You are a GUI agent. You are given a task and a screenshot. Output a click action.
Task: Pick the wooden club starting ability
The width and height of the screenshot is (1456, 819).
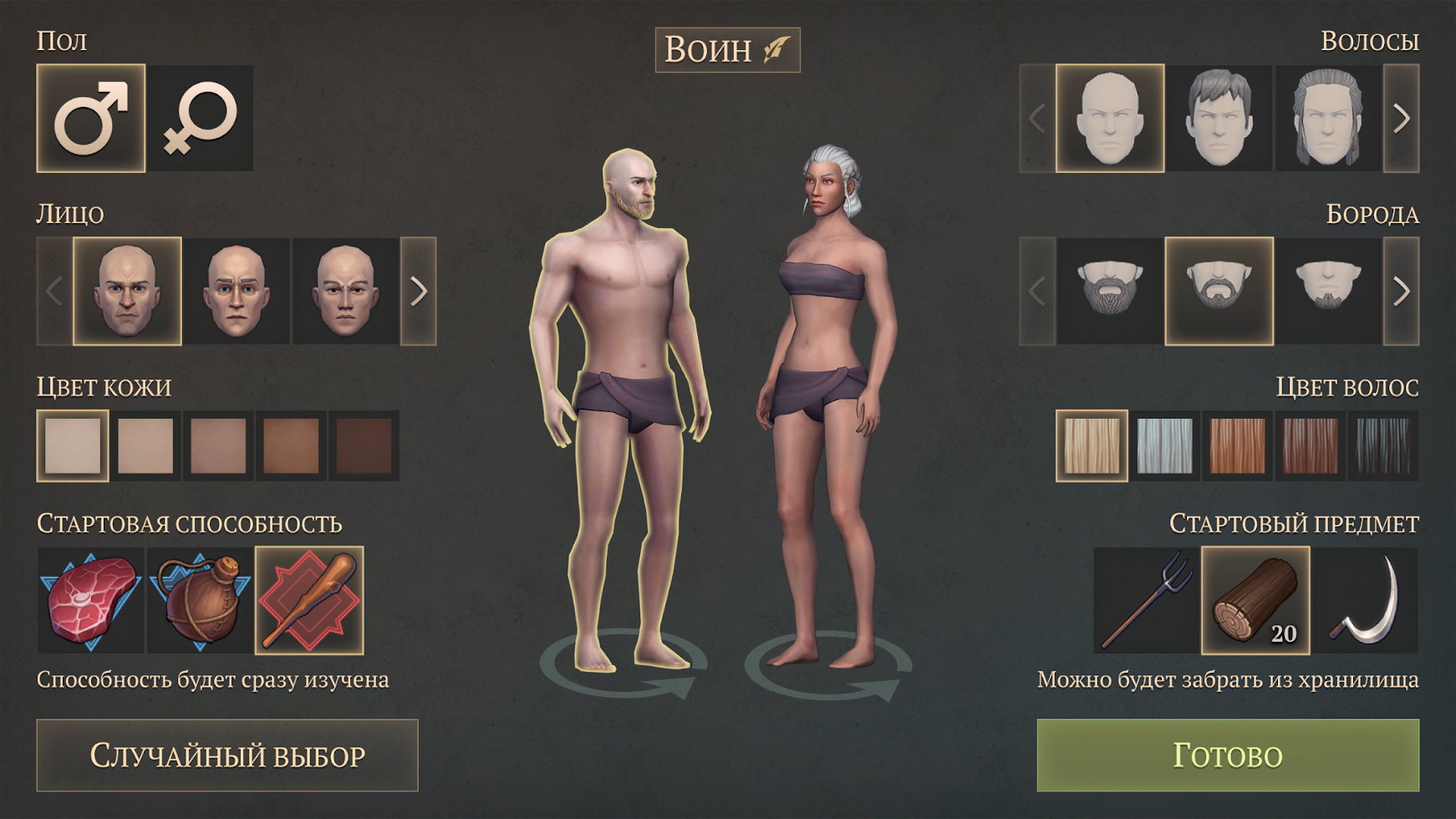click(x=309, y=600)
